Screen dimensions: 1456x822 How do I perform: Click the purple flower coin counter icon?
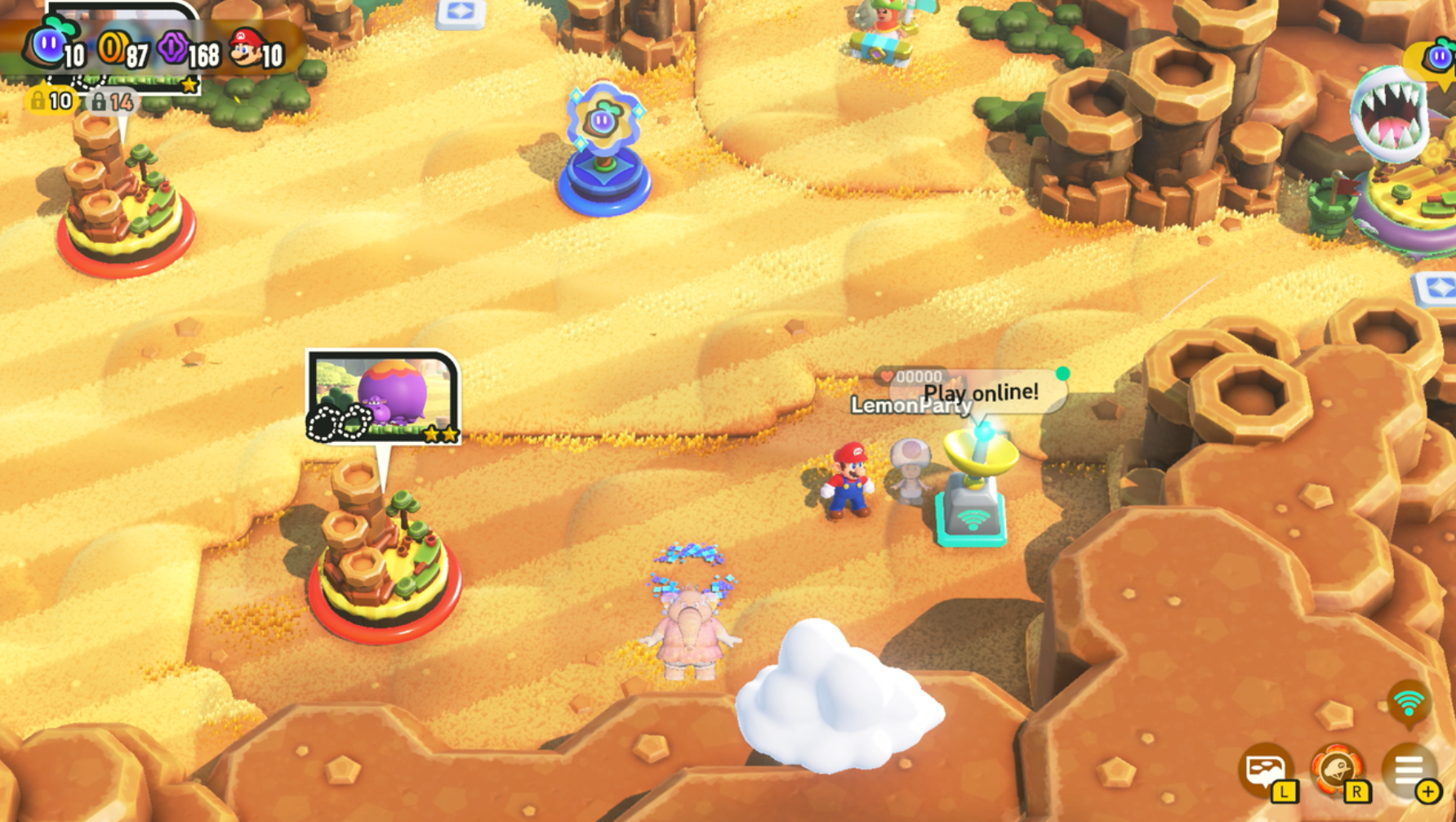click(x=174, y=47)
